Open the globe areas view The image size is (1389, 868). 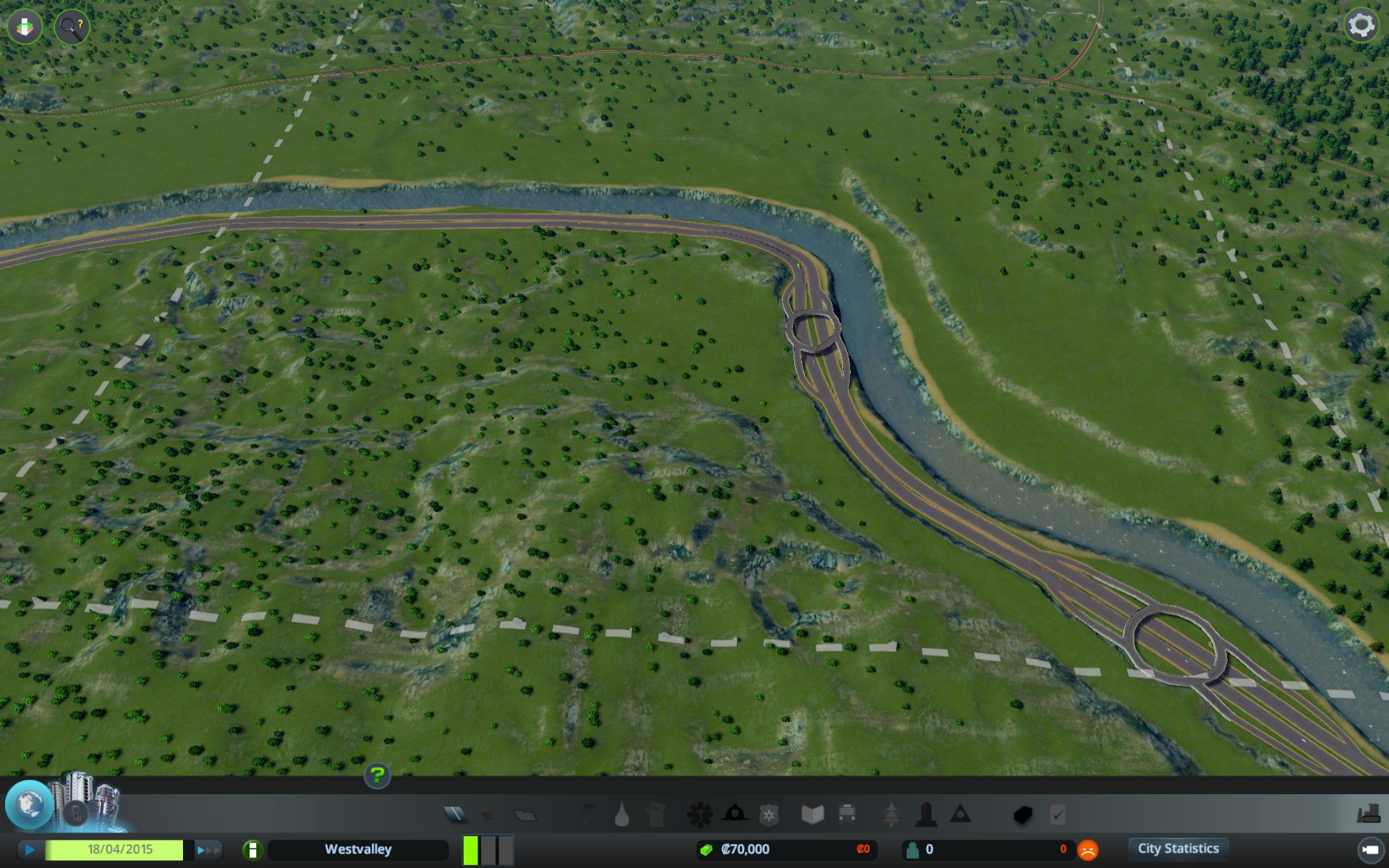tap(29, 804)
